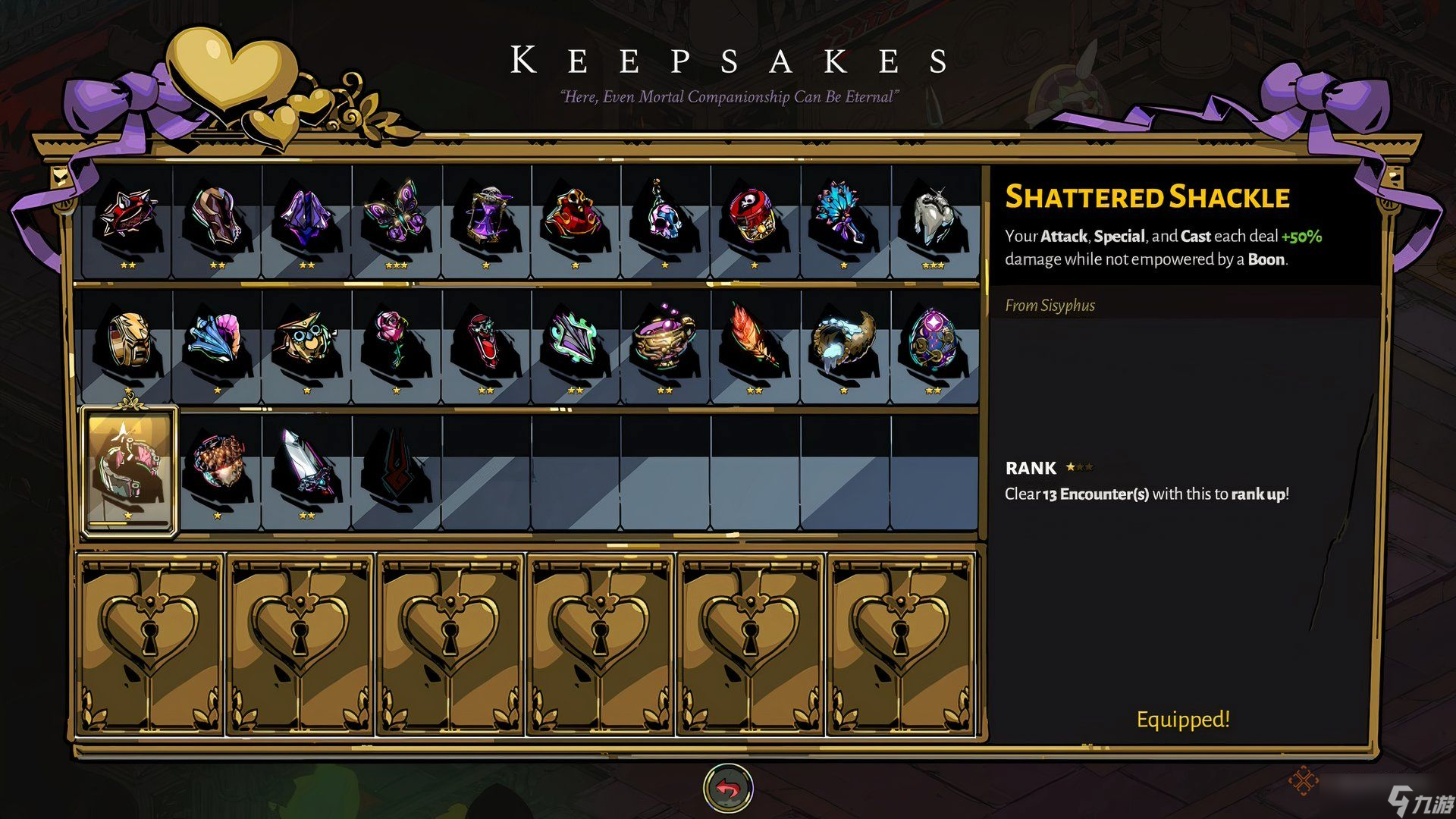Click the red back arrow button
1456x819 pixels.
(728, 789)
